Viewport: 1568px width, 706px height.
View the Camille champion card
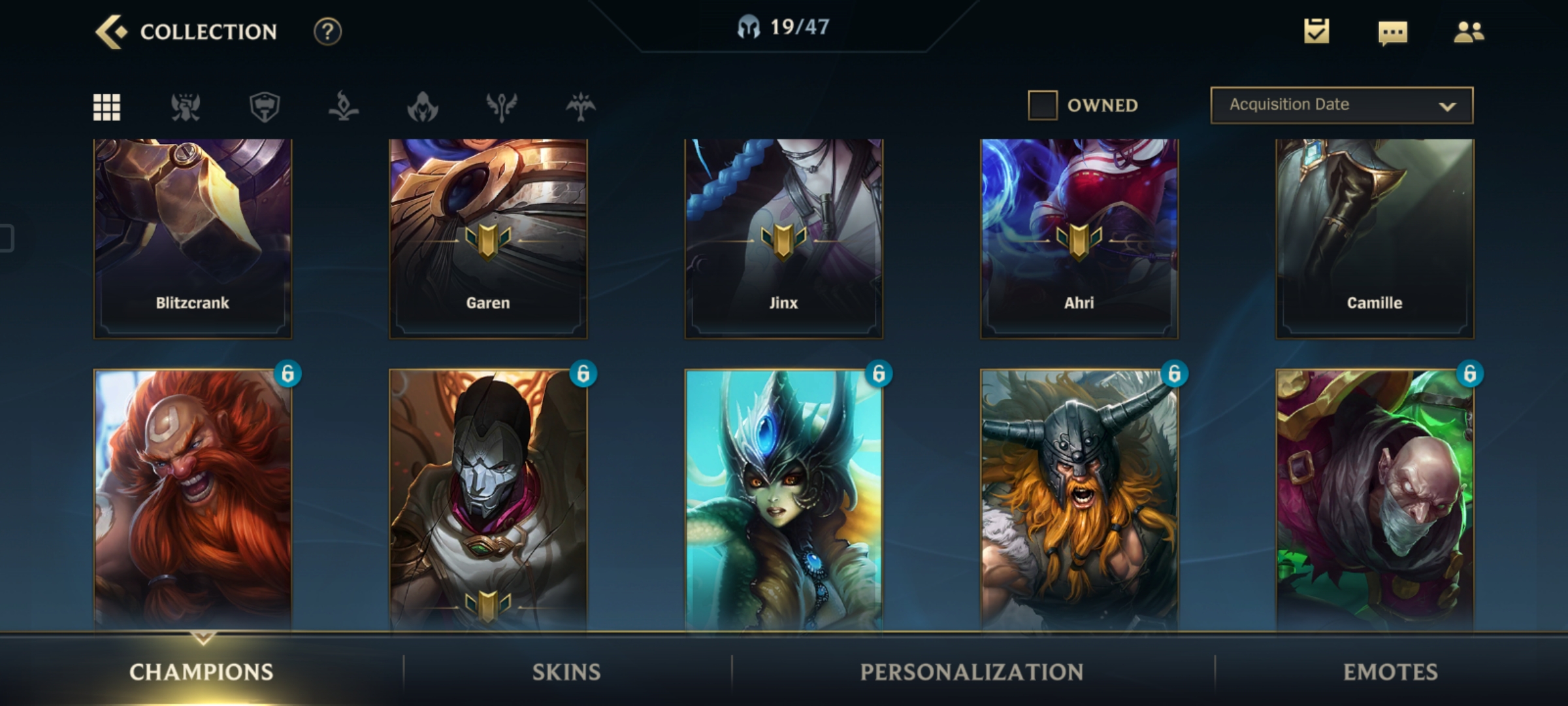point(1375,238)
